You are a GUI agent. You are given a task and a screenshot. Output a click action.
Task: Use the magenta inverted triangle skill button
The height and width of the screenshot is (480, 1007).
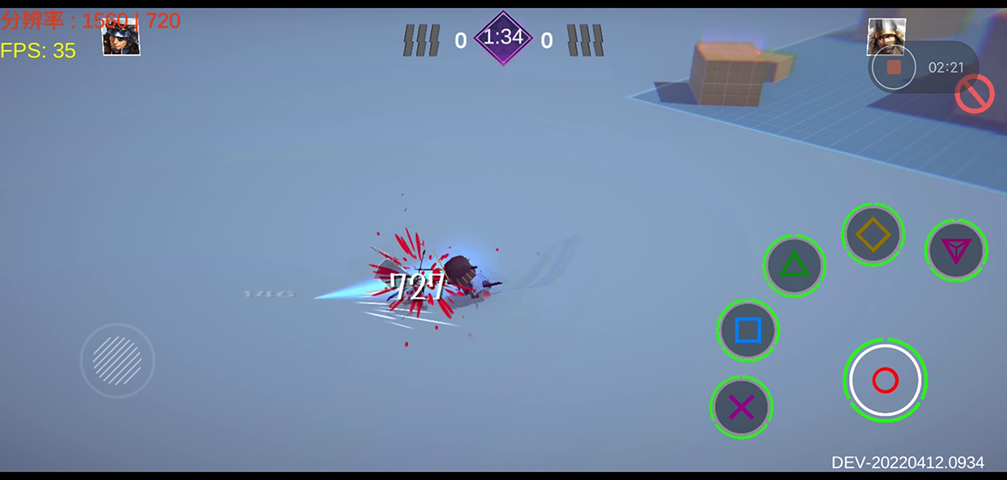coord(955,250)
